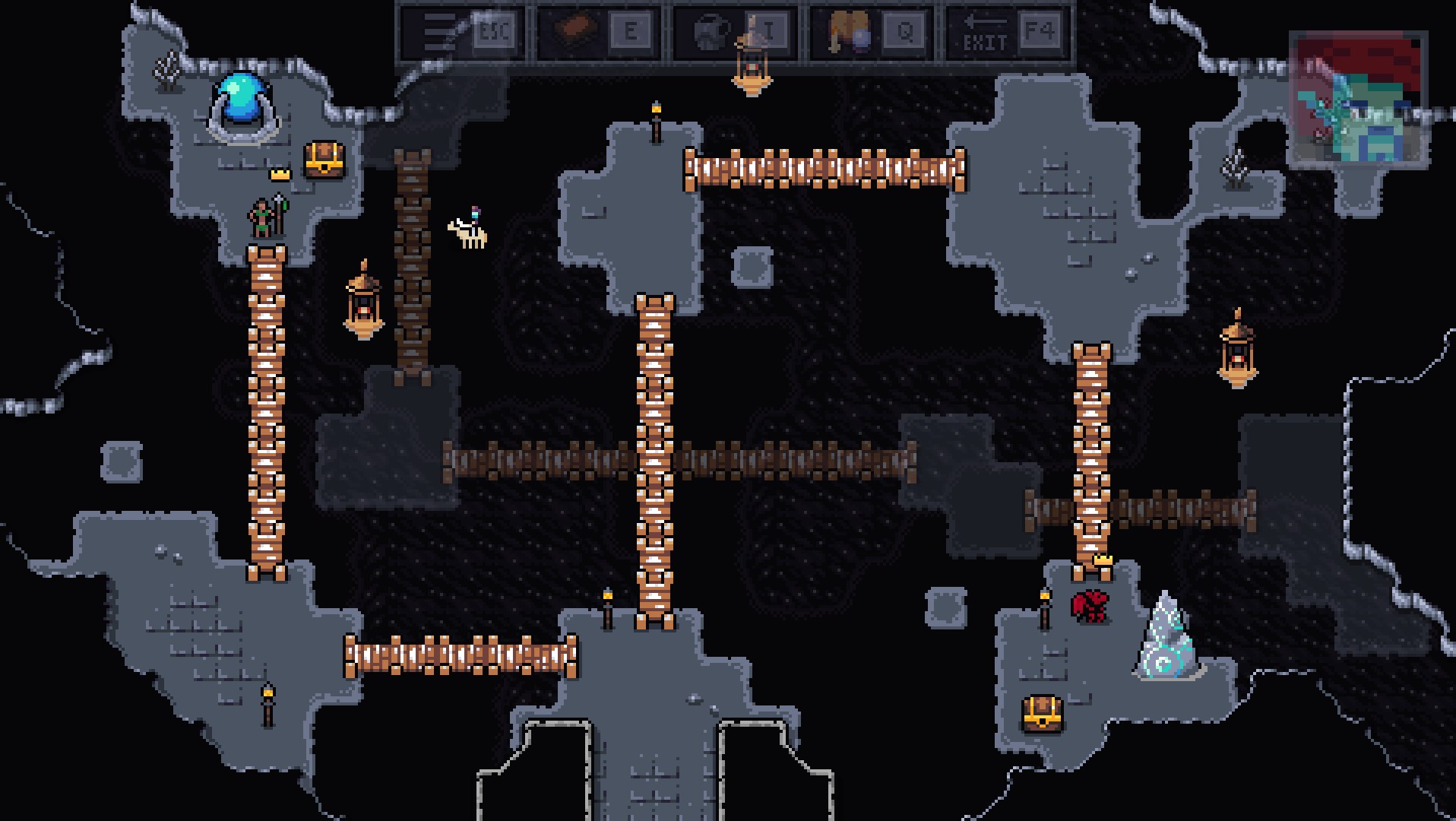This screenshot has width=1456, height=821.
Task: Open the minimap in the corner
Action: 1358,98
